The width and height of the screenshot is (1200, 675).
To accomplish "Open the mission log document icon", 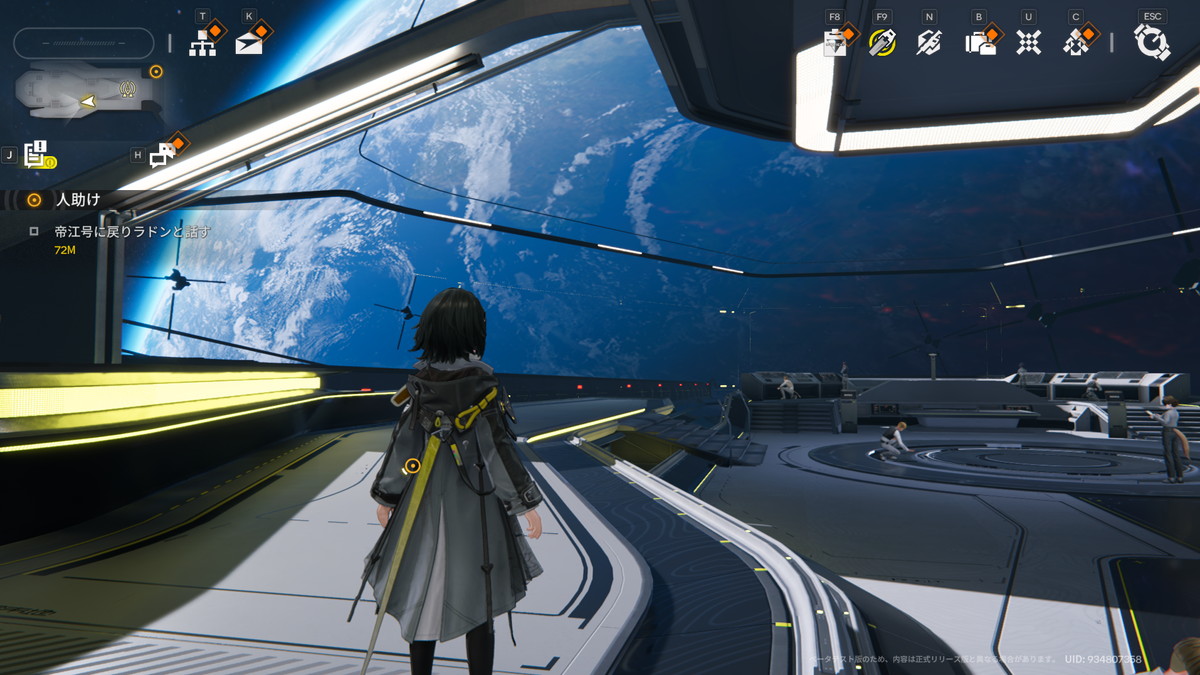I will coord(37,155).
